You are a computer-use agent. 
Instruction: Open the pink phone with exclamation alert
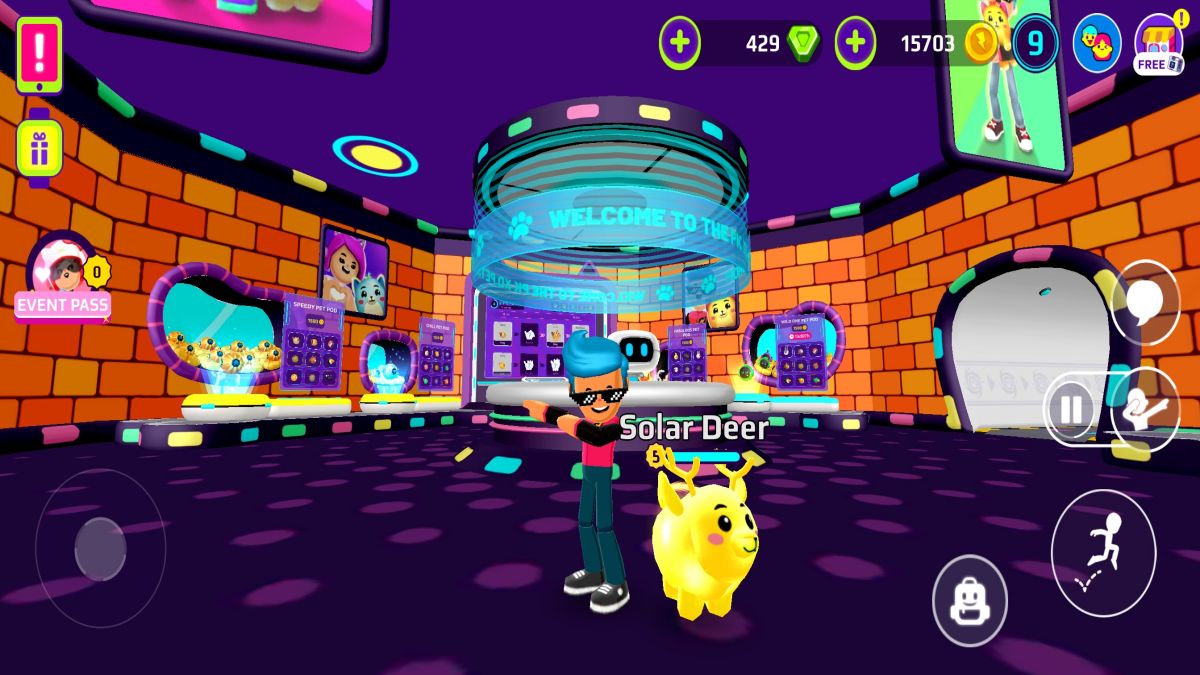39,54
